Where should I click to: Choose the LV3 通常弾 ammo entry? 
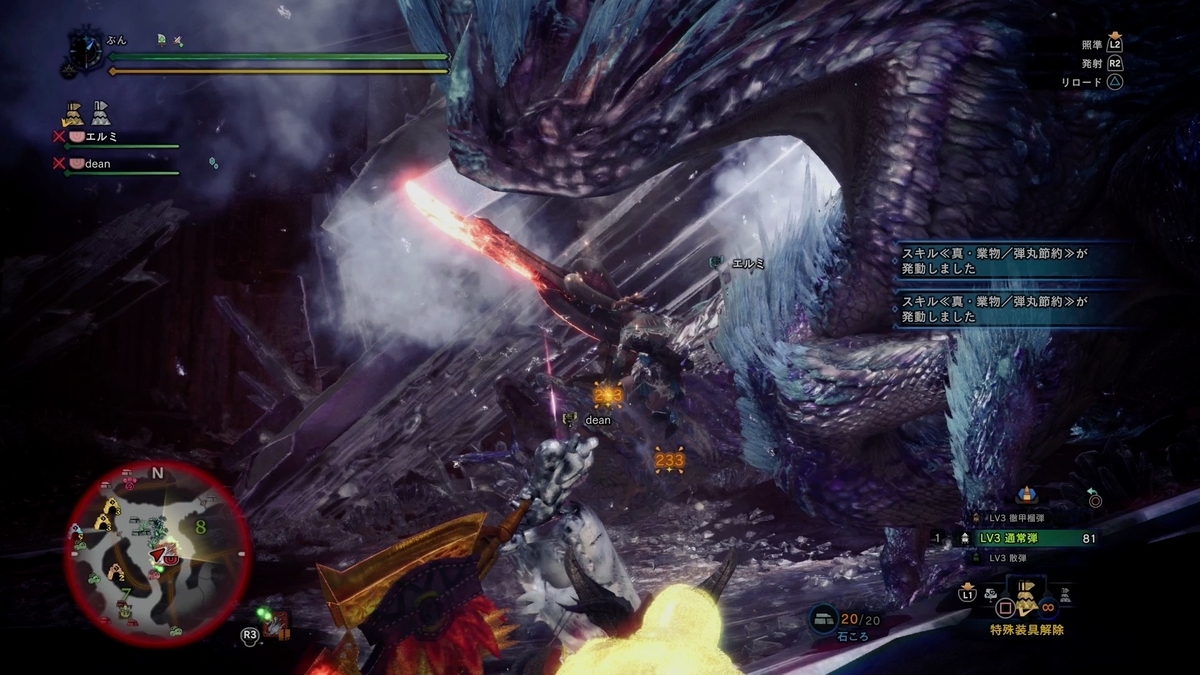click(1030, 538)
